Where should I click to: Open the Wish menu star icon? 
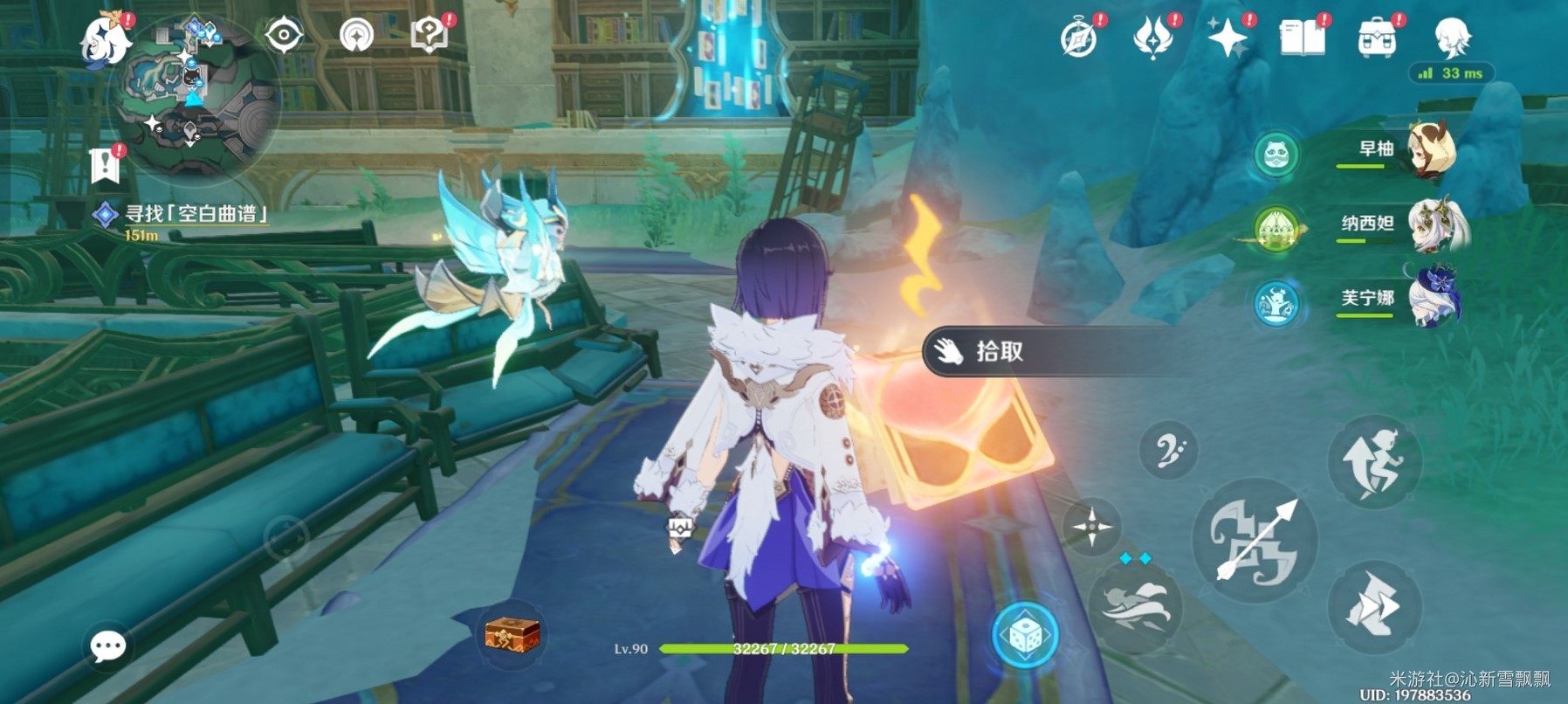[x=1228, y=39]
